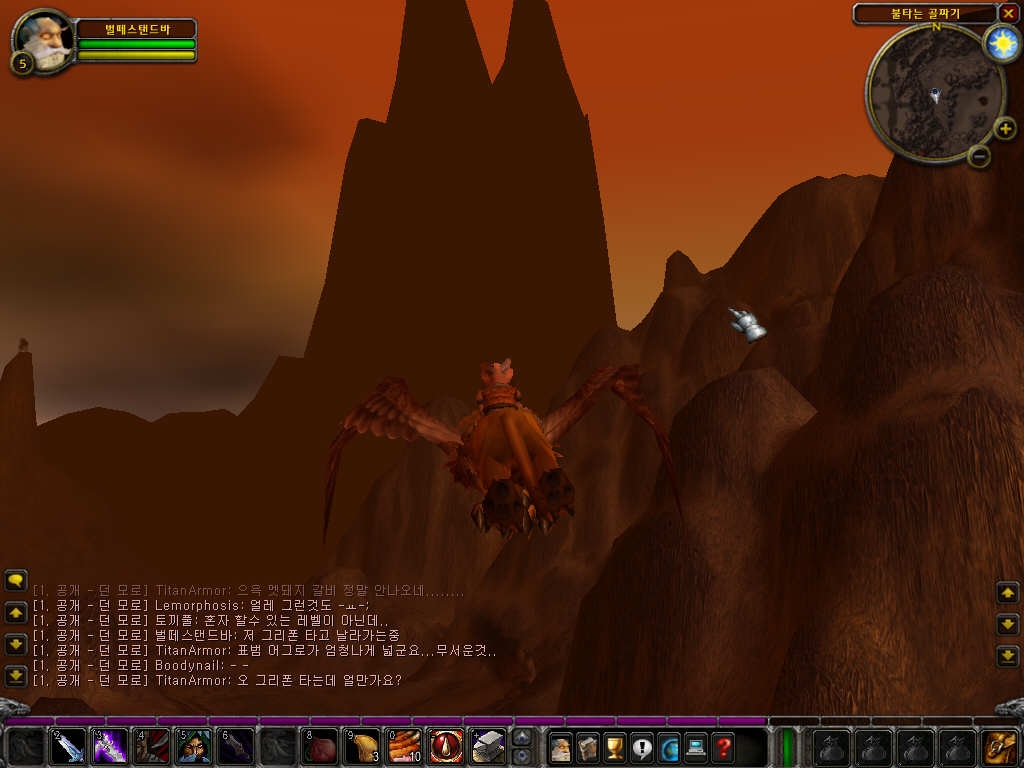Activate the hooded rogue stealth ability
This screenshot has width=1024, height=768.
(194, 747)
